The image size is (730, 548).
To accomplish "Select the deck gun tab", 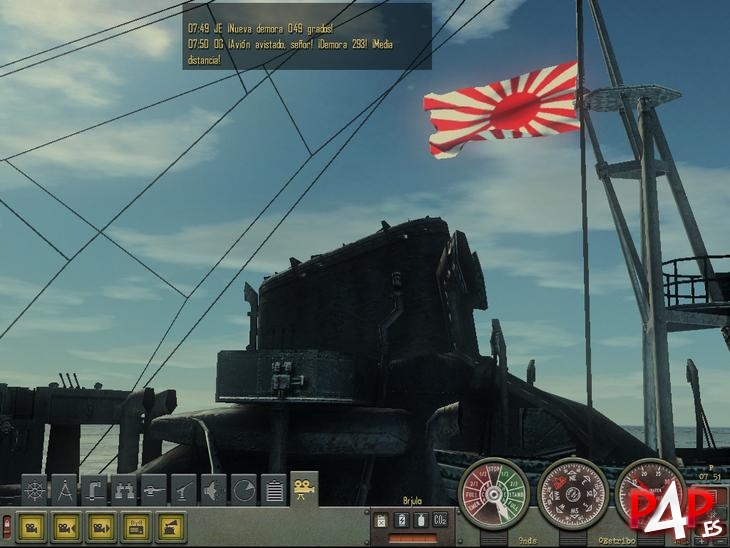I will (x=184, y=491).
